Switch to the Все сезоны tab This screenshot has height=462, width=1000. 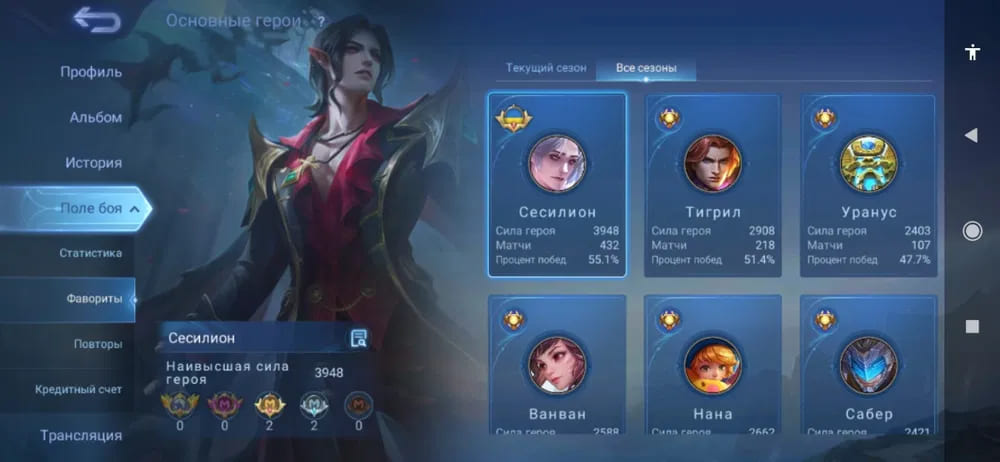(646, 68)
